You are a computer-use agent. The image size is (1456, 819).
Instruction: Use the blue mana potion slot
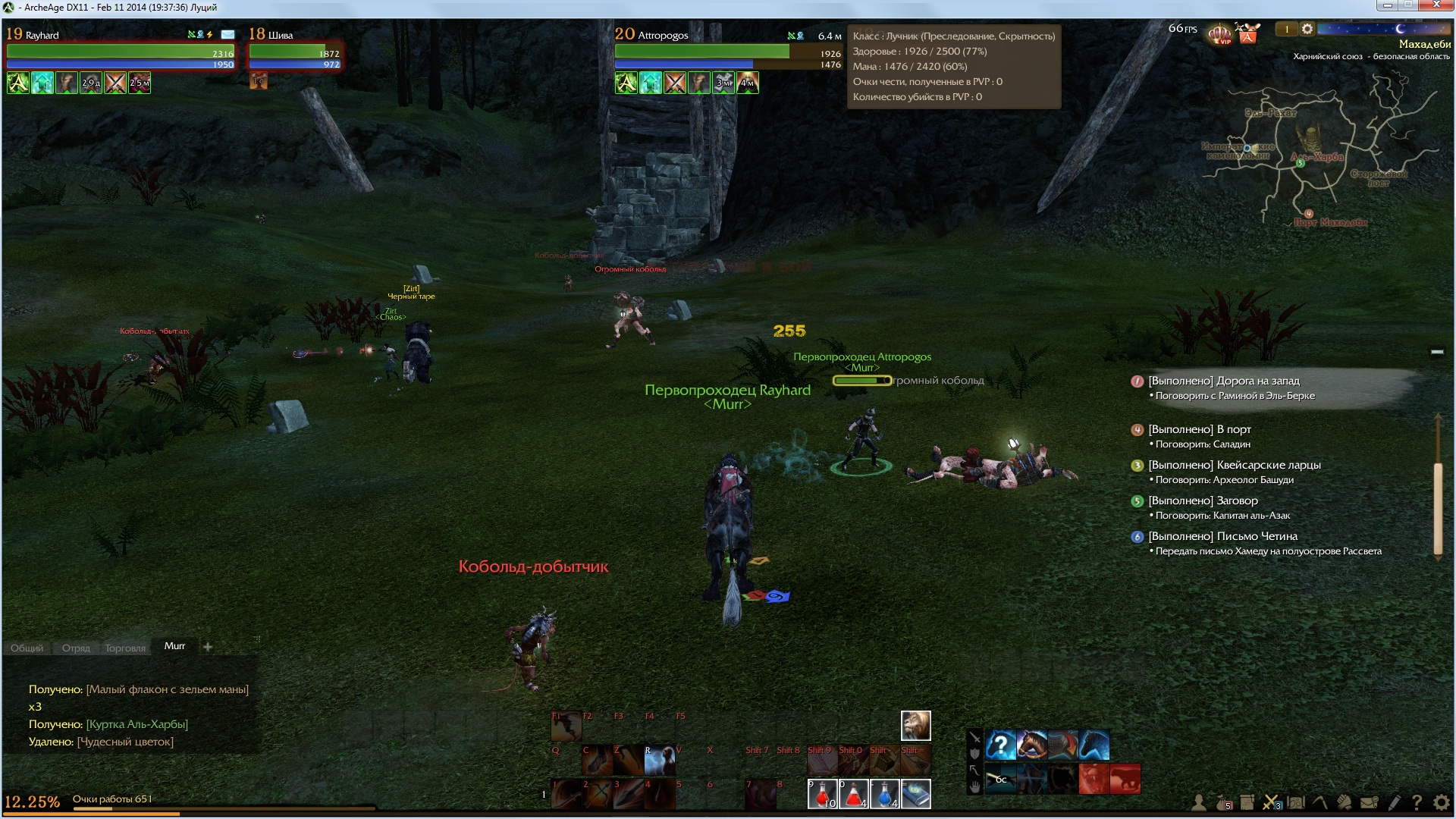885,794
